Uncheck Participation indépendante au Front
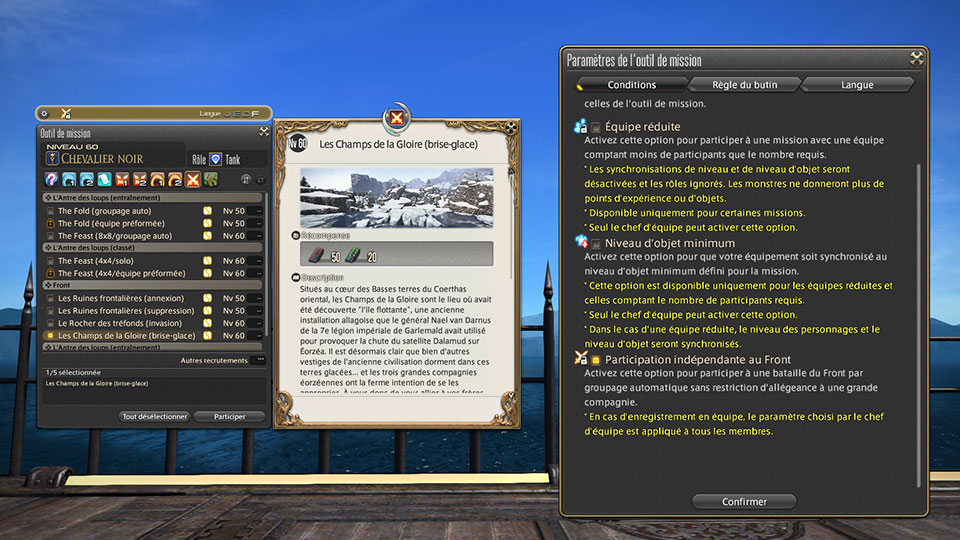Viewport: 960px width, 540px height. 596,359
